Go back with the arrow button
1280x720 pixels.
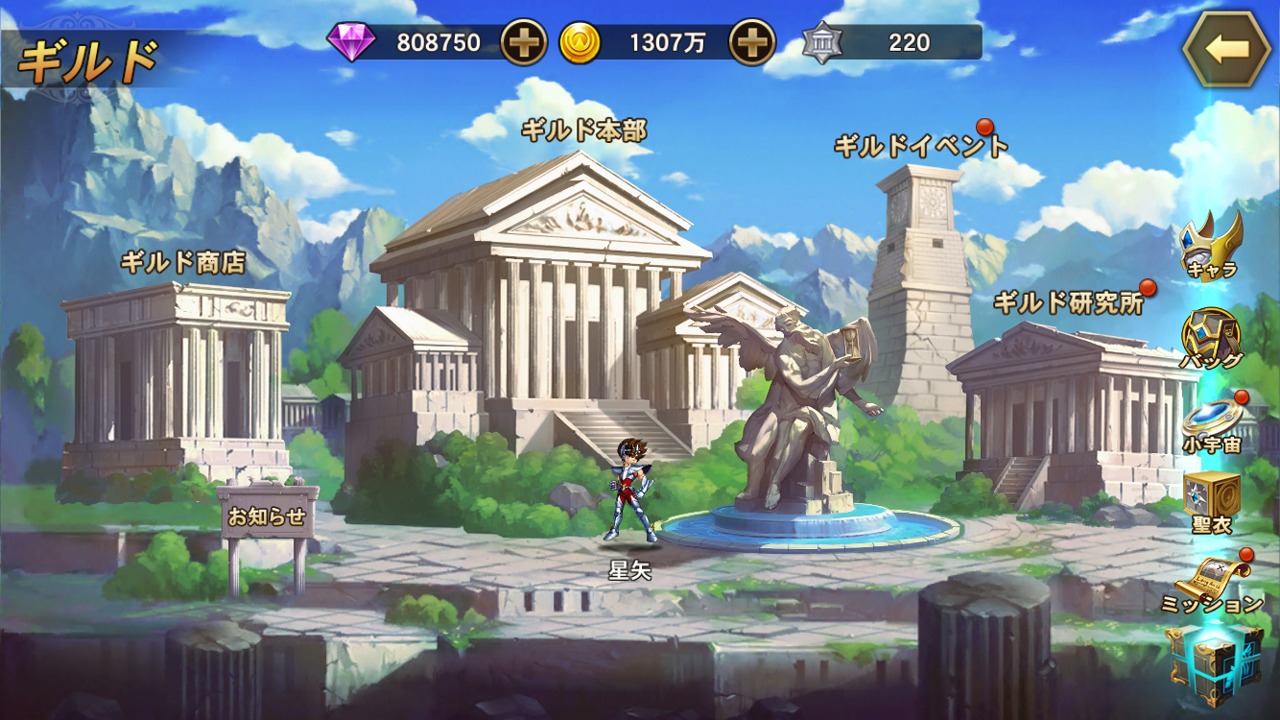(1226, 49)
